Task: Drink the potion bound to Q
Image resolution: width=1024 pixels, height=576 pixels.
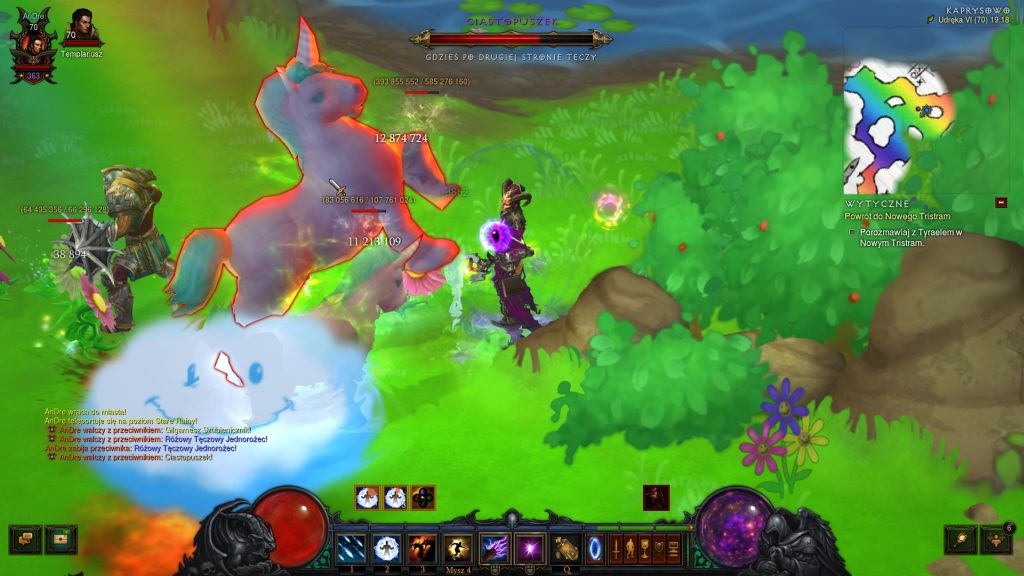Action: pyautogui.click(x=567, y=548)
